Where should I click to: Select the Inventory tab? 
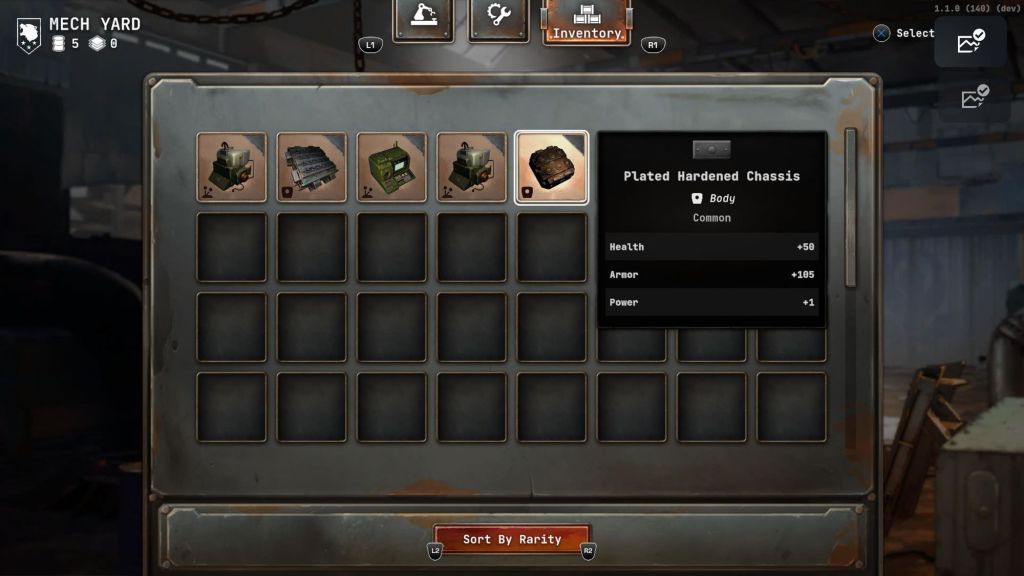pyautogui.click(x=587, y=22)
